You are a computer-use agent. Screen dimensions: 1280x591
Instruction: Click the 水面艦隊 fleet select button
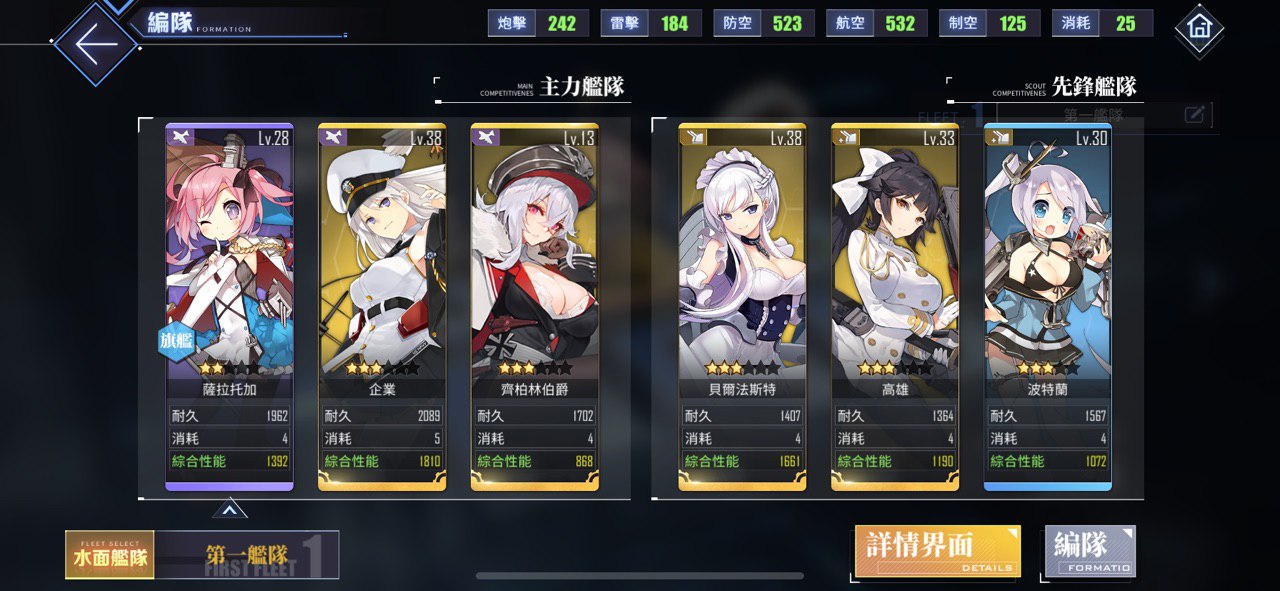pos(110,555)
